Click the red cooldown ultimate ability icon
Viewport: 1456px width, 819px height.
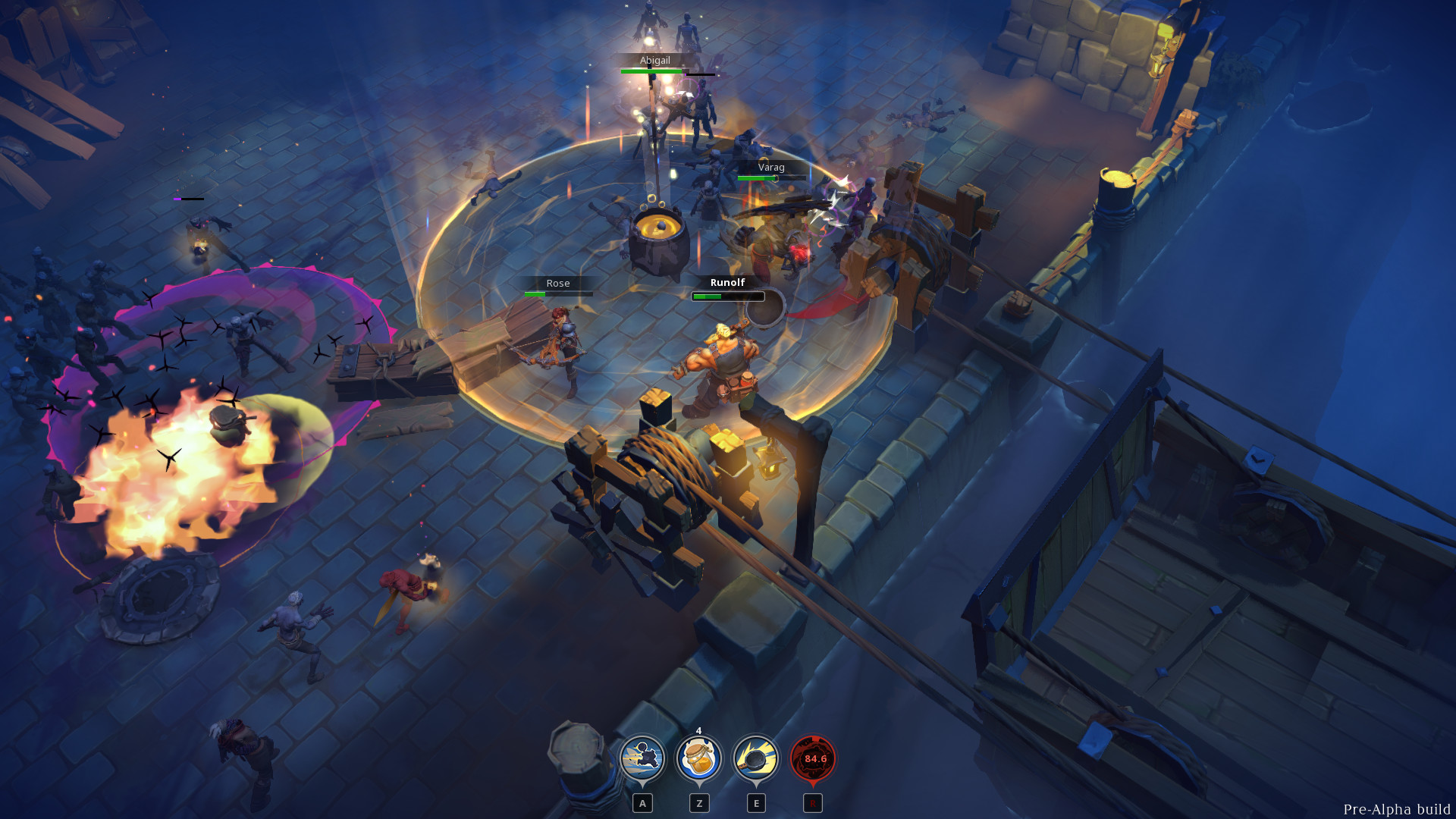(x=813, y=758)
